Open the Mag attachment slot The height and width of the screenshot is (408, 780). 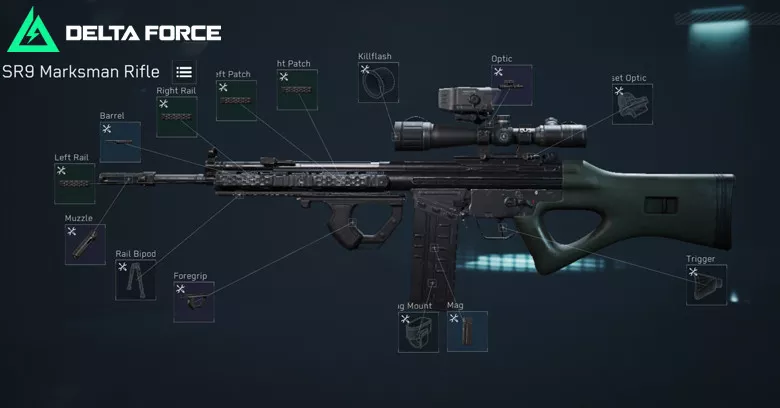point(467,331)
